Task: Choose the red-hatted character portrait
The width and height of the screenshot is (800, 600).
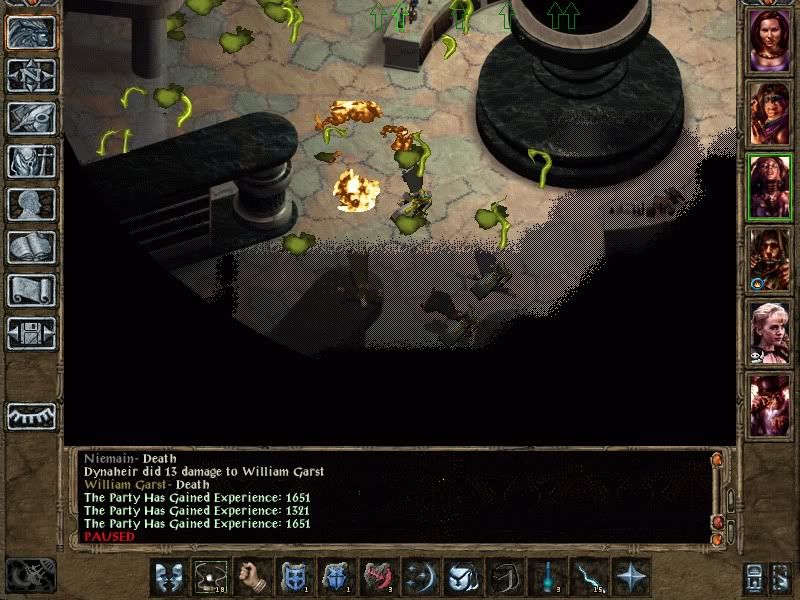Action: (x=770, y=405)
